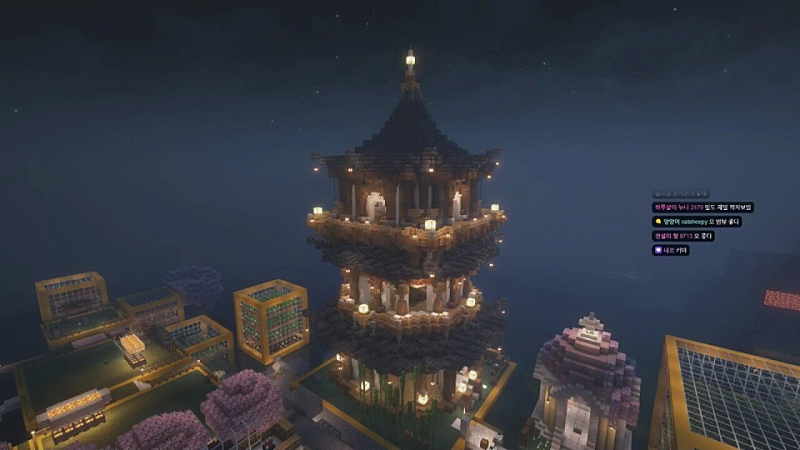
Task: Click the chat message with purple heart badge
Action: (x=670, y=250)
